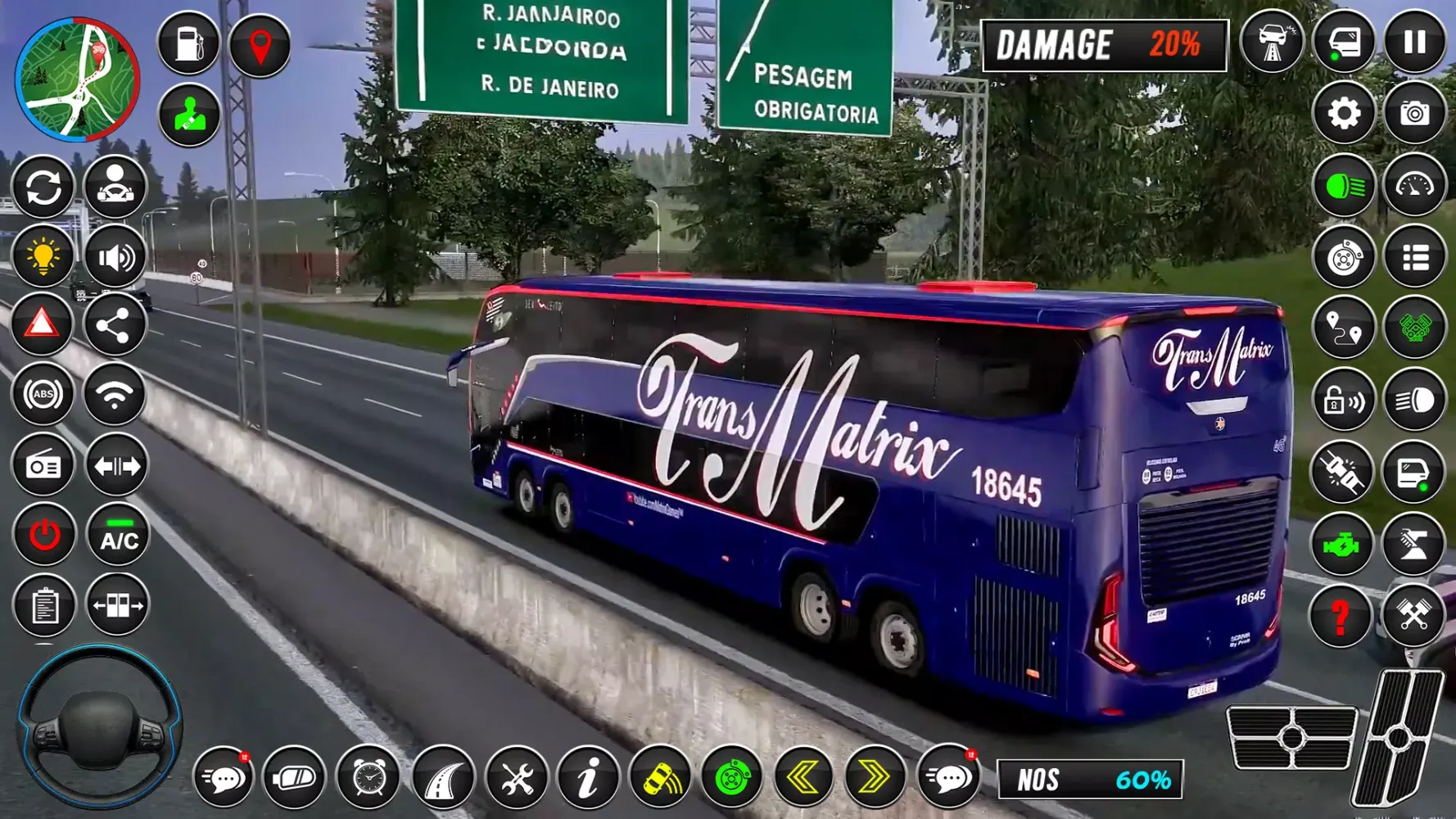Take a screenshot with the camera icon
1456x819 pixels.
coord(1415,114)
